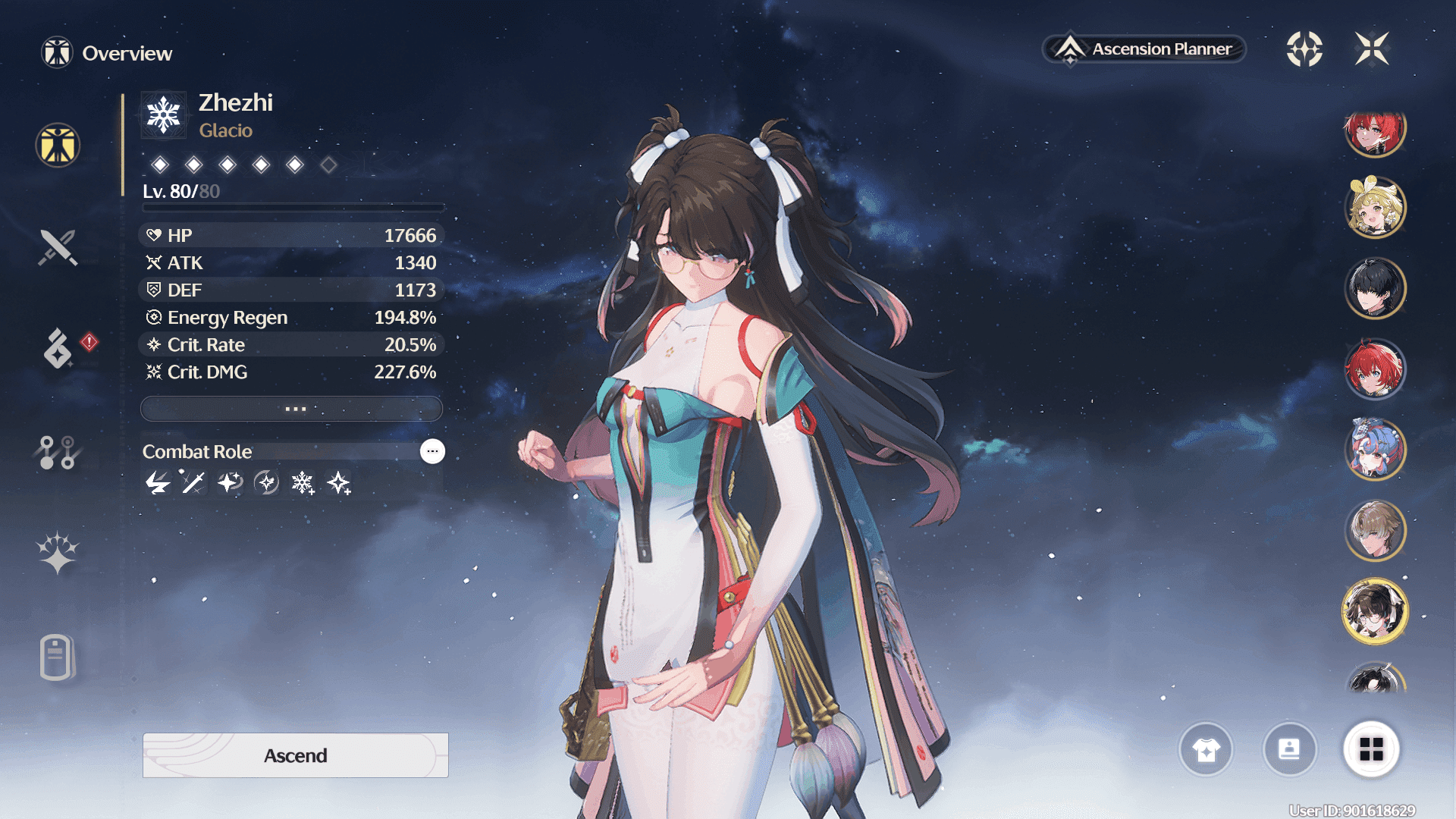Show Combat Role details
1456x819 pixels.
click(432, 451)
